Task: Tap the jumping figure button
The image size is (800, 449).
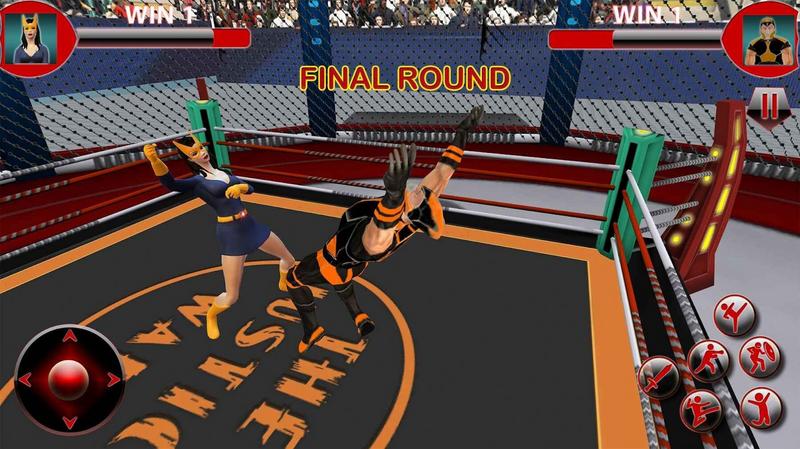Action: pyautogui.click(x=760, y=406)
